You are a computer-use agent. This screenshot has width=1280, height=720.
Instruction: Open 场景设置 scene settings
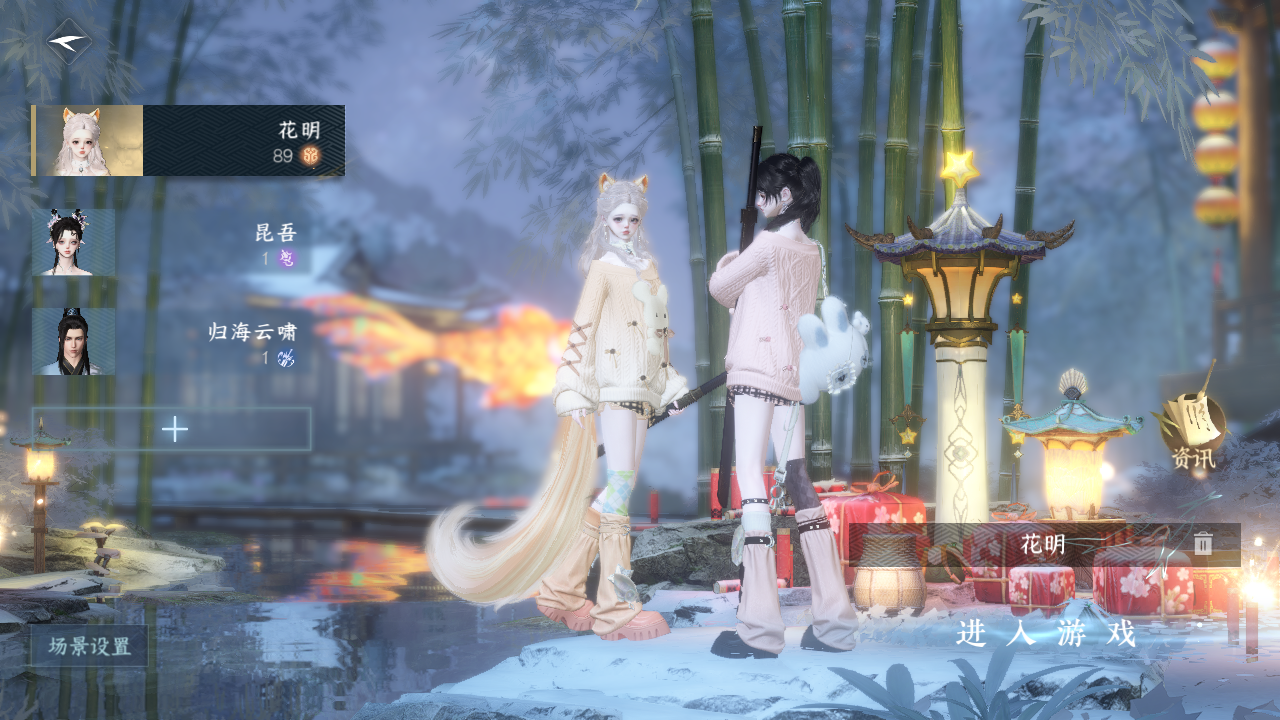pyautogui.click(x=89, y=646)
